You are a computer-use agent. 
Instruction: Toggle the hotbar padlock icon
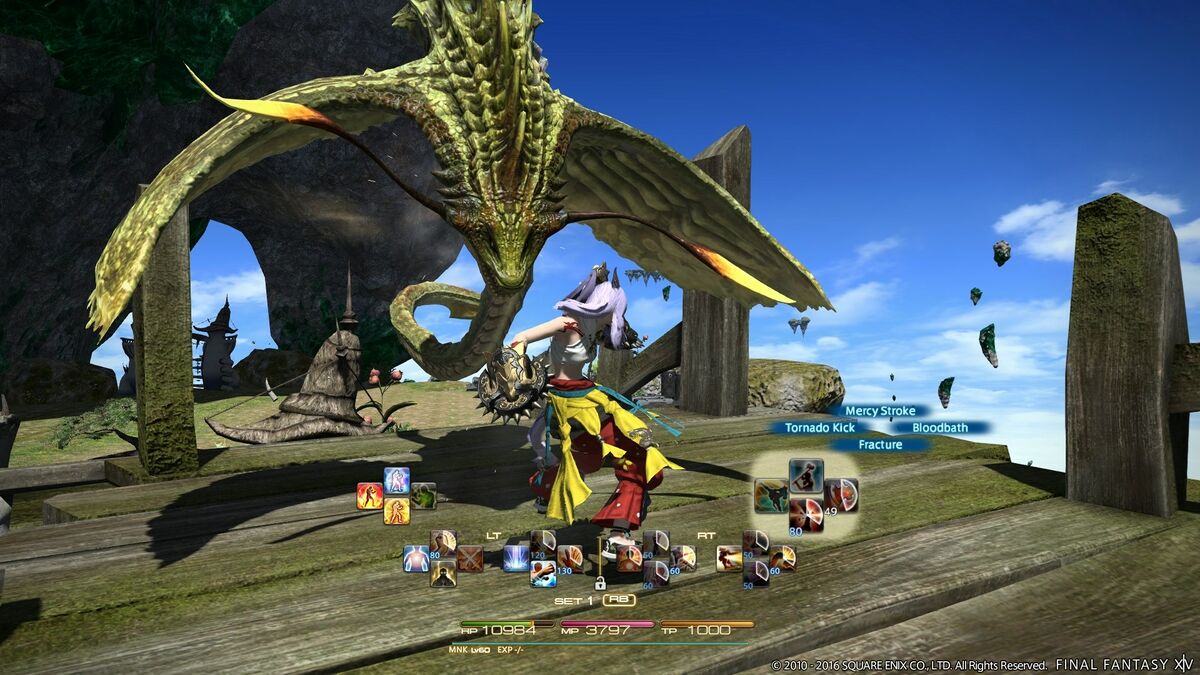coord(600,582)
